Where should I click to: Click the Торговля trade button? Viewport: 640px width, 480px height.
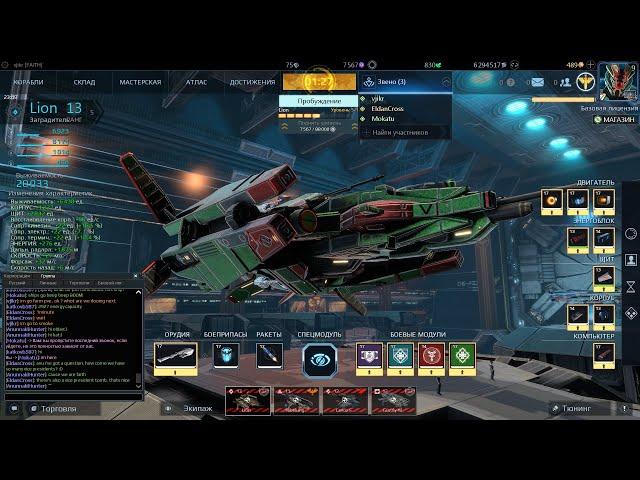coord(52,409)
